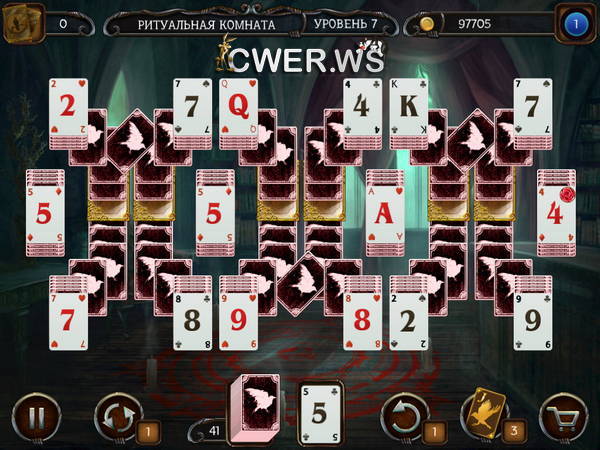Select the red 4 card with the rose
600x450 pixels.
pyautogui.click(x=556, y=212)
